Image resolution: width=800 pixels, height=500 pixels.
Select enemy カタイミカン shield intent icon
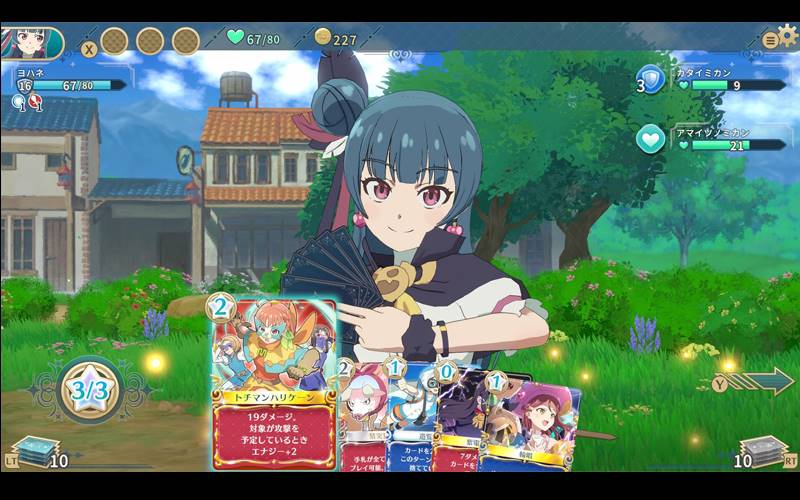point(652,80)
